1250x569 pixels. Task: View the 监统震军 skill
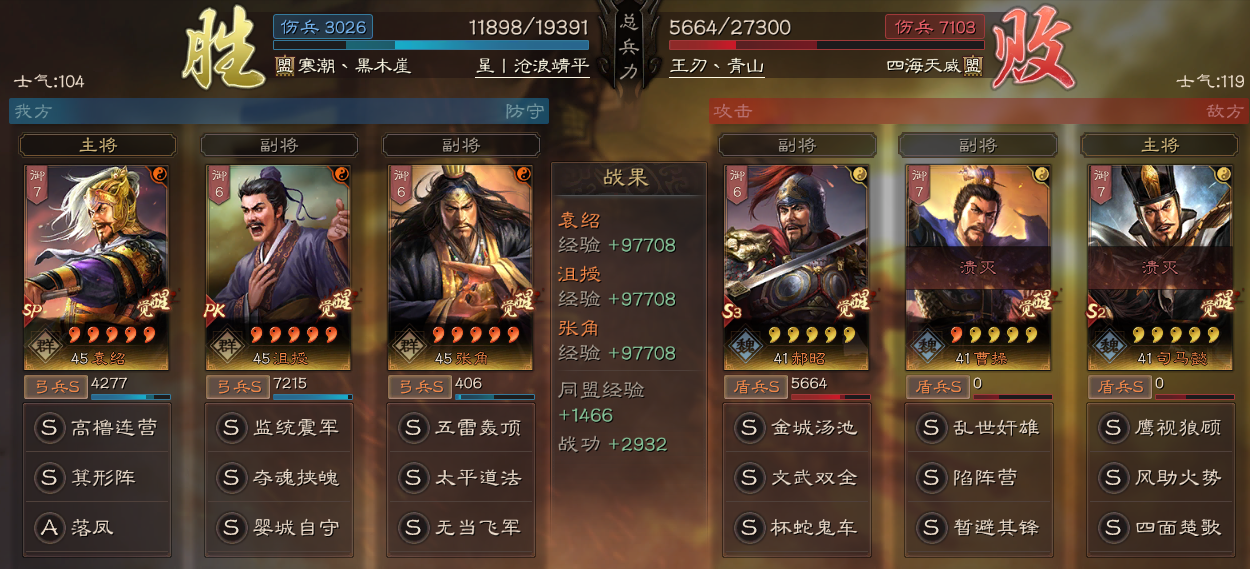279,428
